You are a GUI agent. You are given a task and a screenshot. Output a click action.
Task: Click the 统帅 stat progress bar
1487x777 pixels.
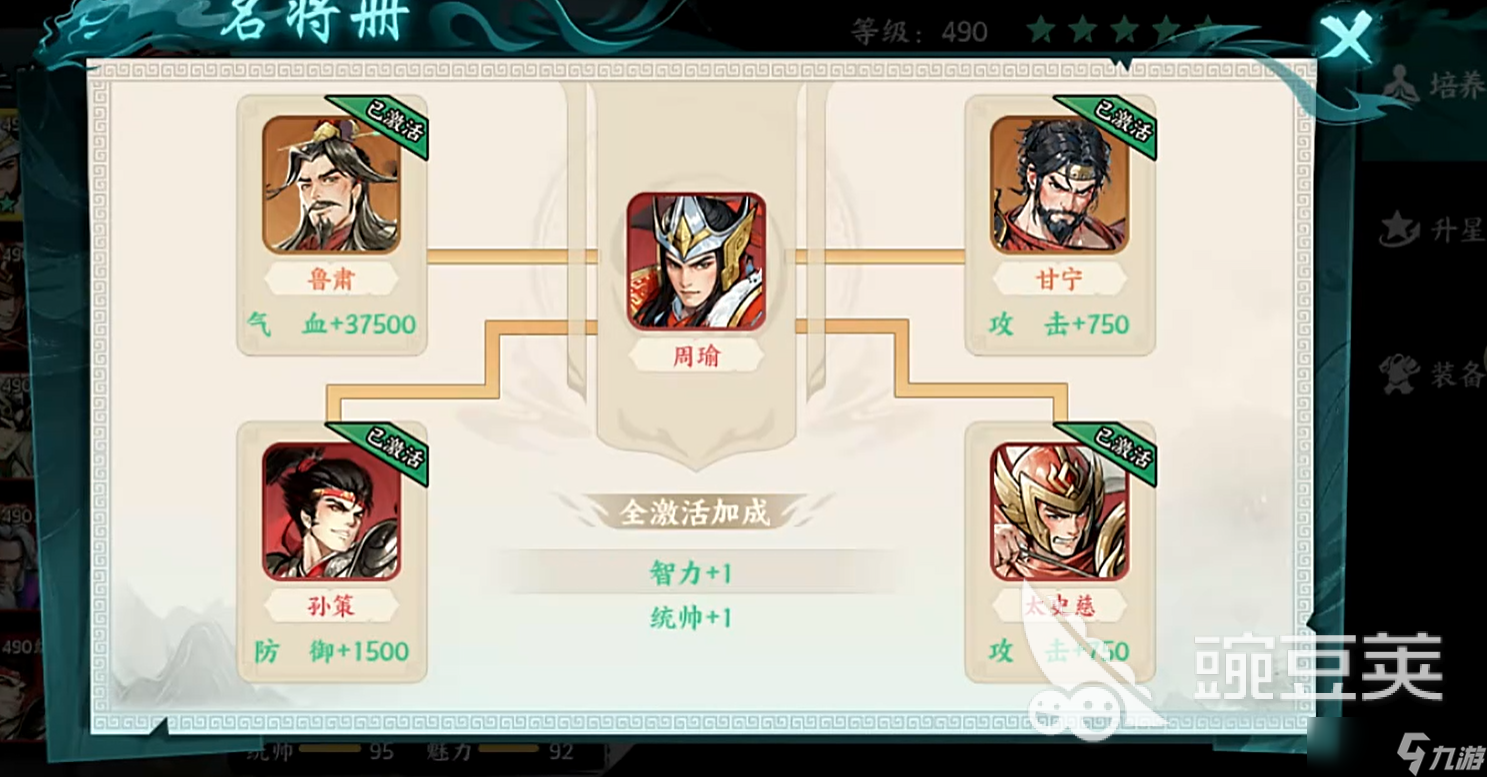tap(330, 751)
